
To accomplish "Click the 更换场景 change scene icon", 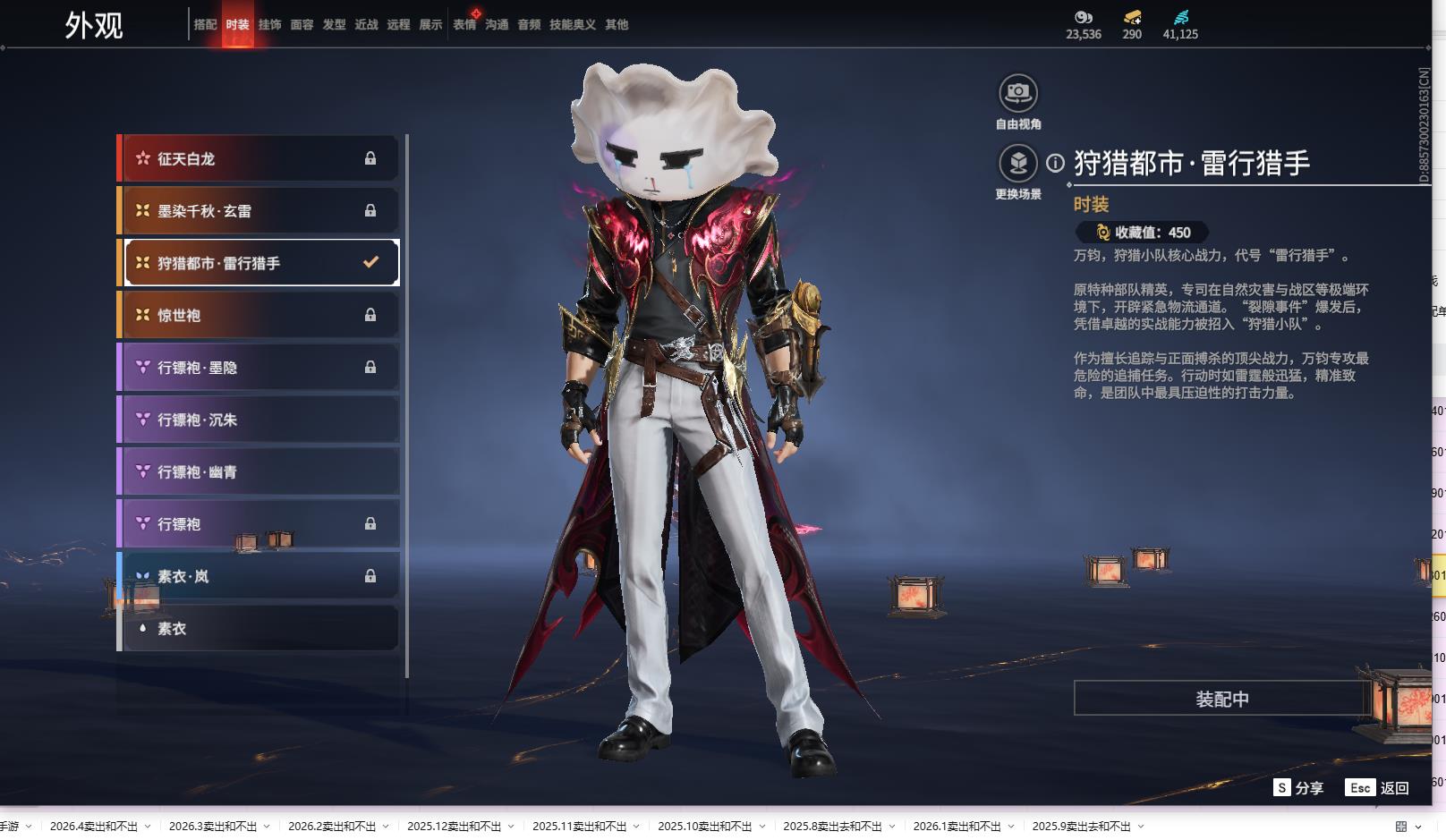I will (x=1017, y=164).
